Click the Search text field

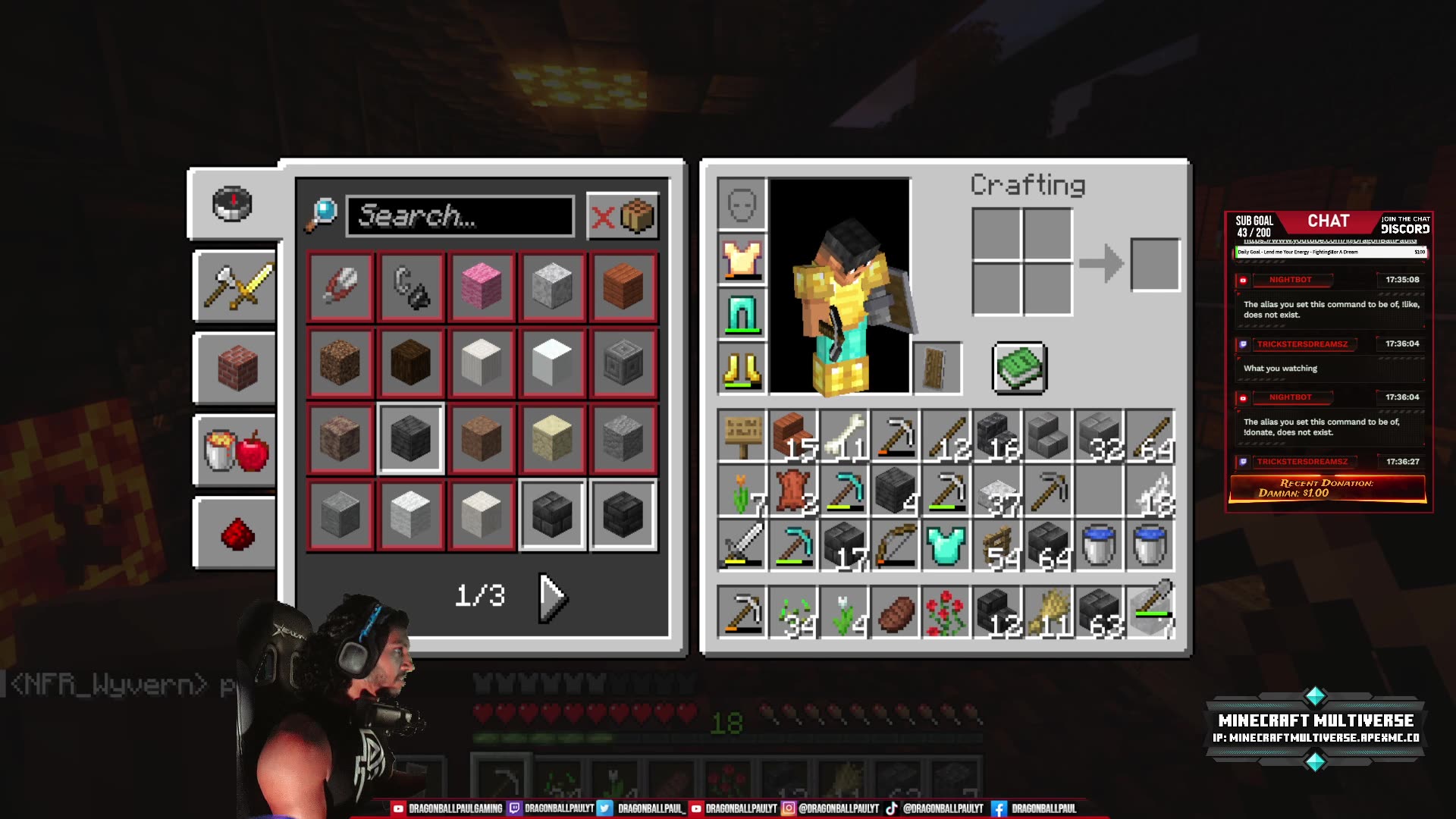click(x=459, y=215)
